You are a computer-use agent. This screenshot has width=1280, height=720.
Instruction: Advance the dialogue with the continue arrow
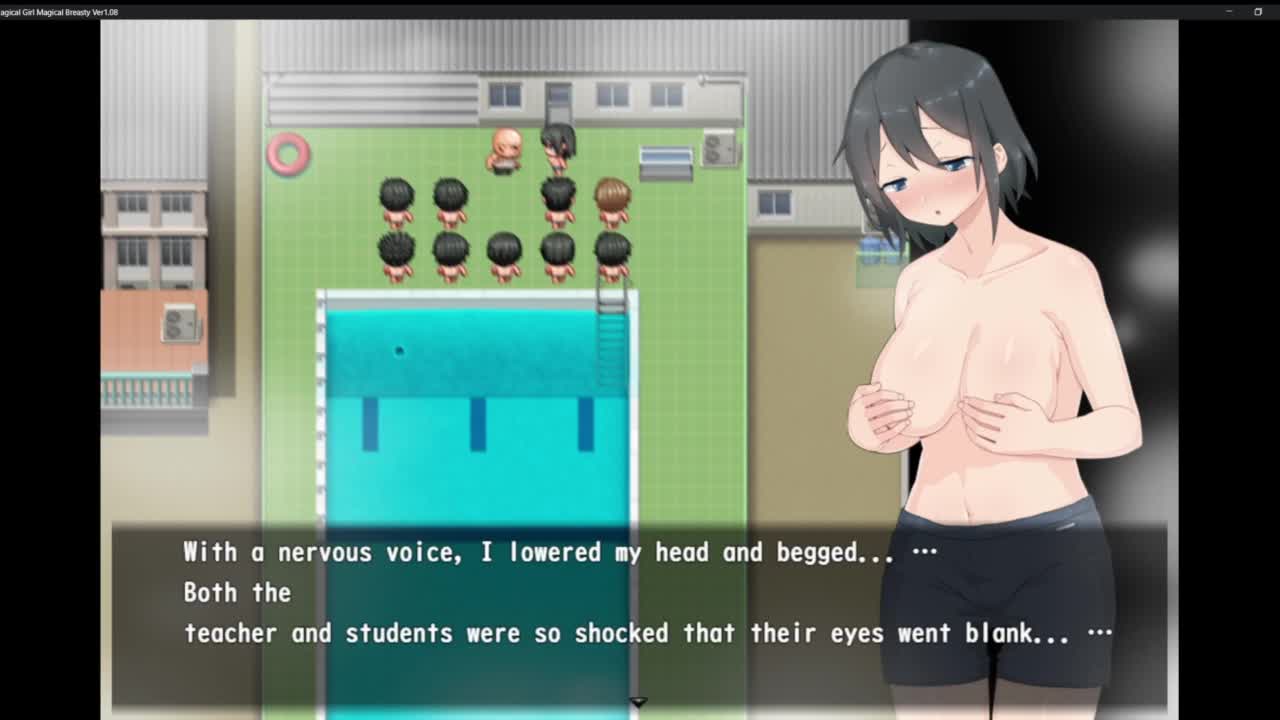[638, 703]
